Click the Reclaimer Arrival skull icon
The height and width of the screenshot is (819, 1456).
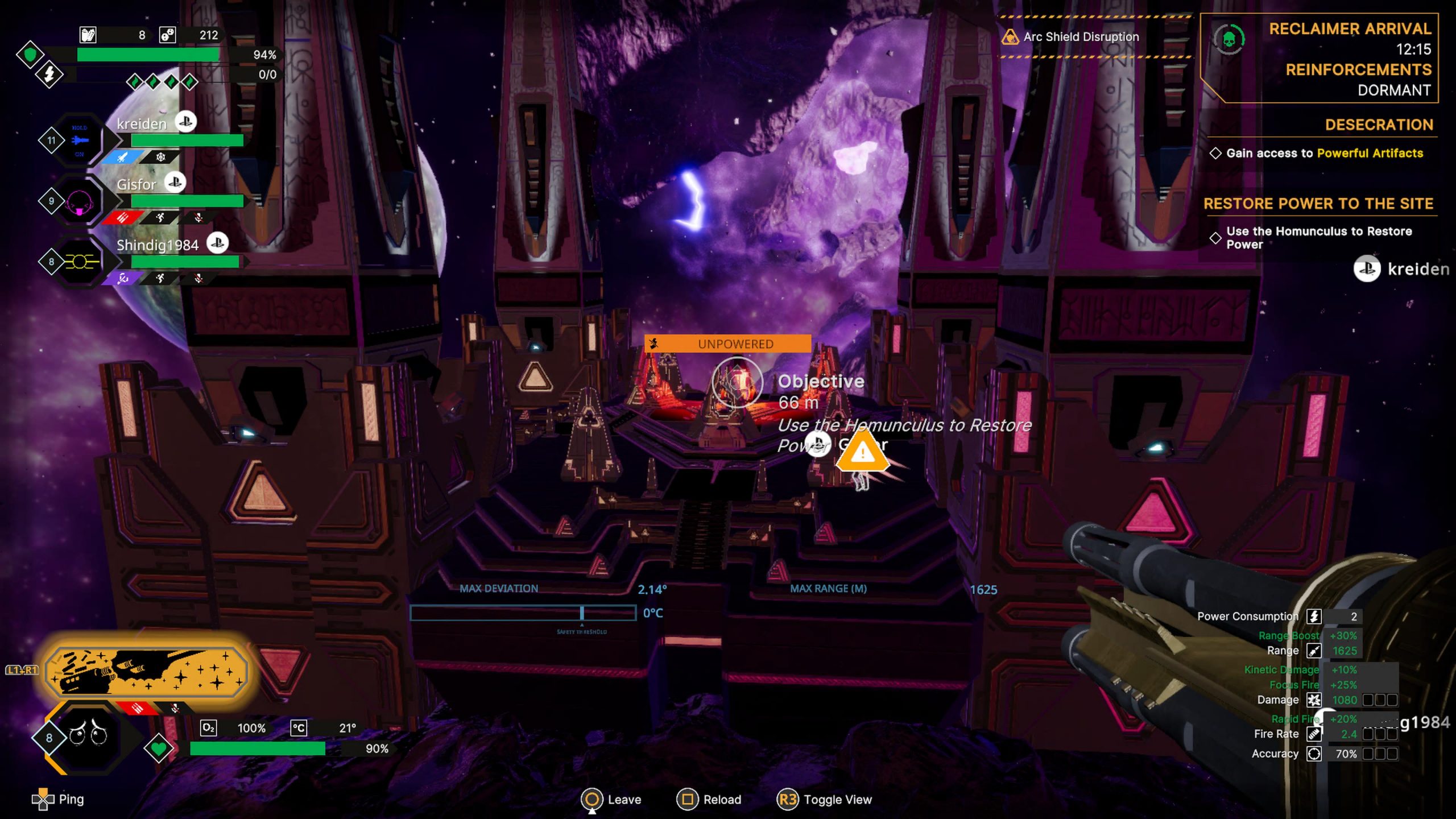pyautogui.click(x=1228, y=40)
